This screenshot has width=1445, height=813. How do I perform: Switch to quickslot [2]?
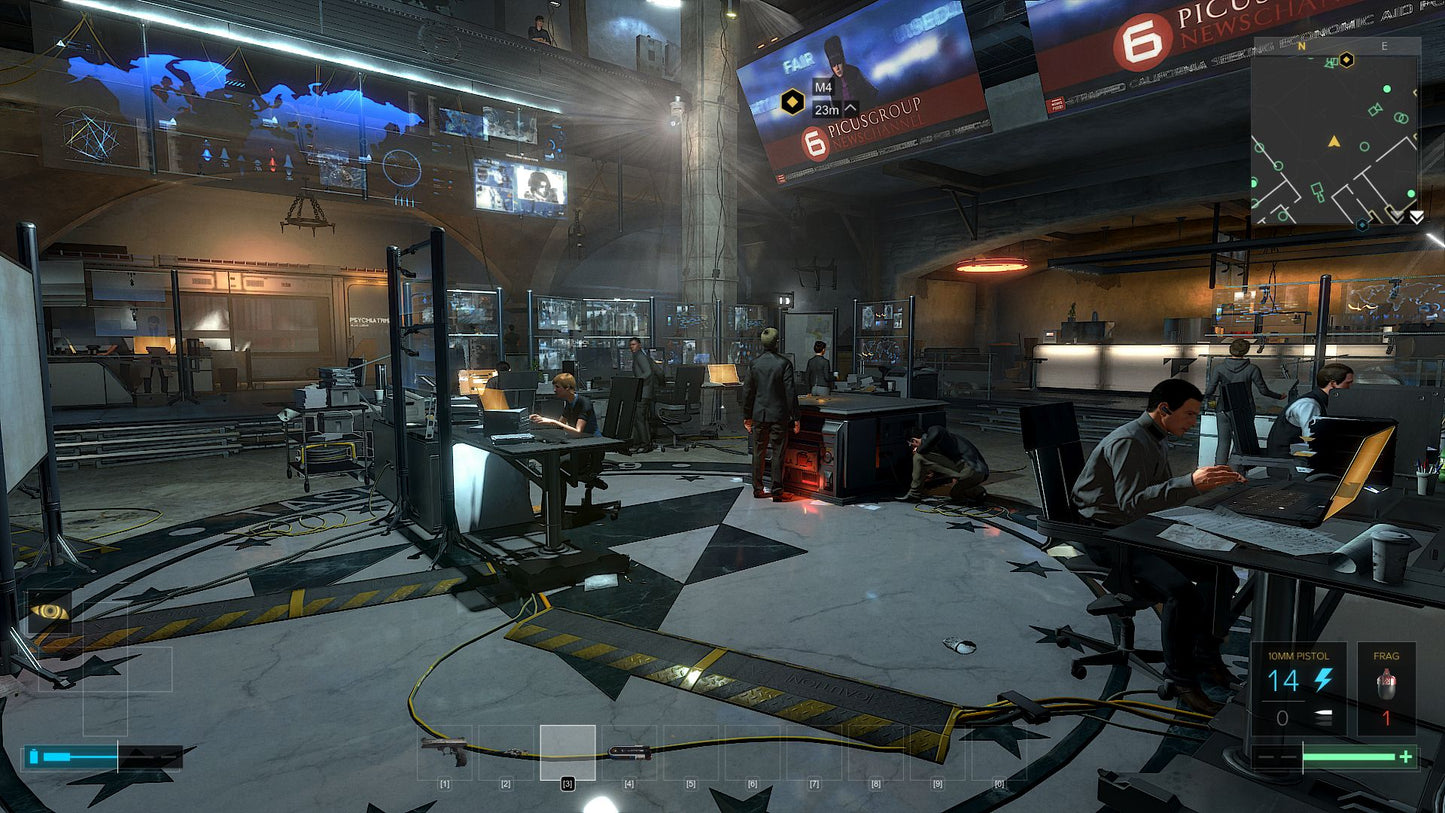tap(505, 755)
